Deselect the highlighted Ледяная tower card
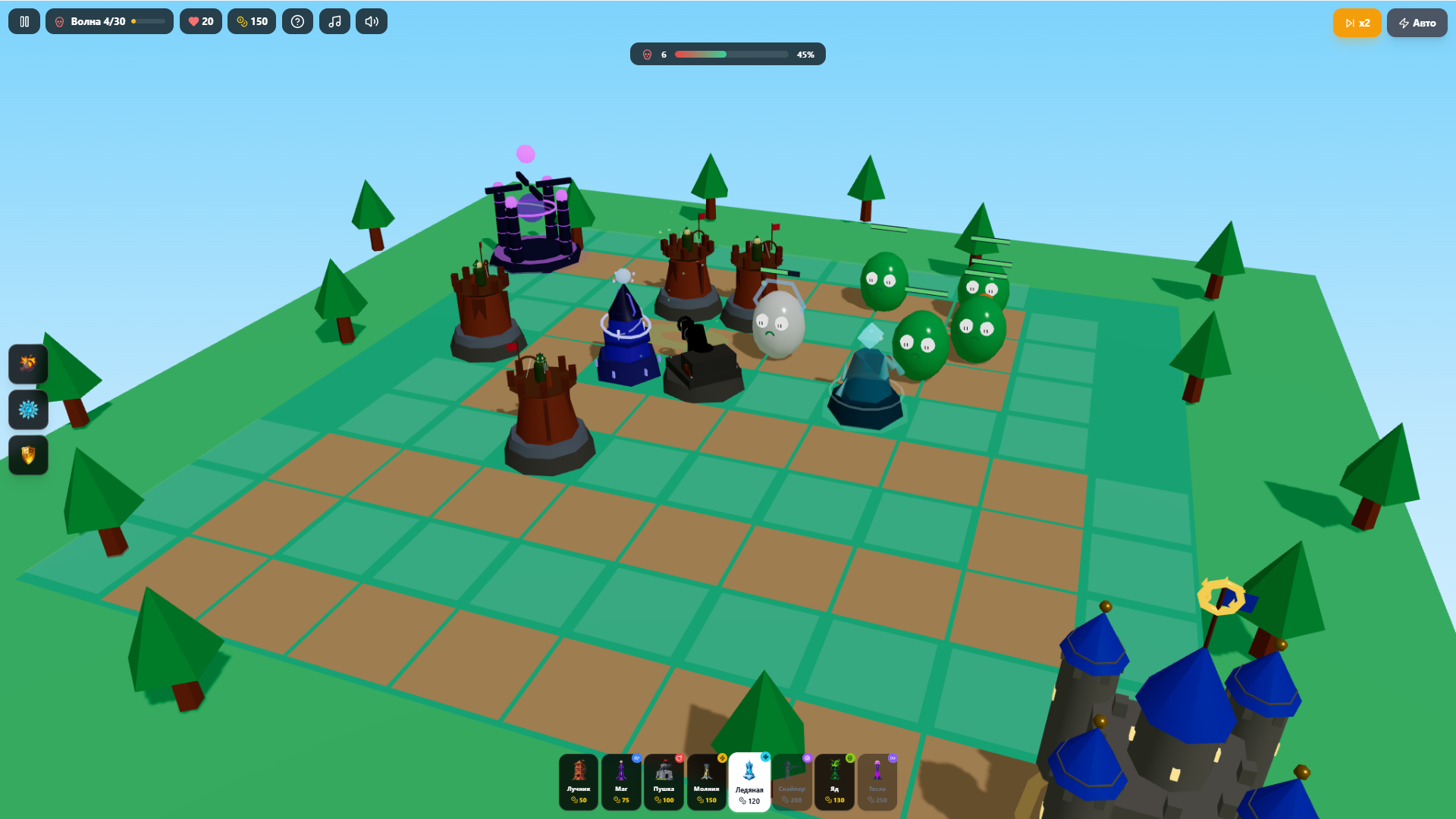The image size is (1456, 819). tap(749, 783)
